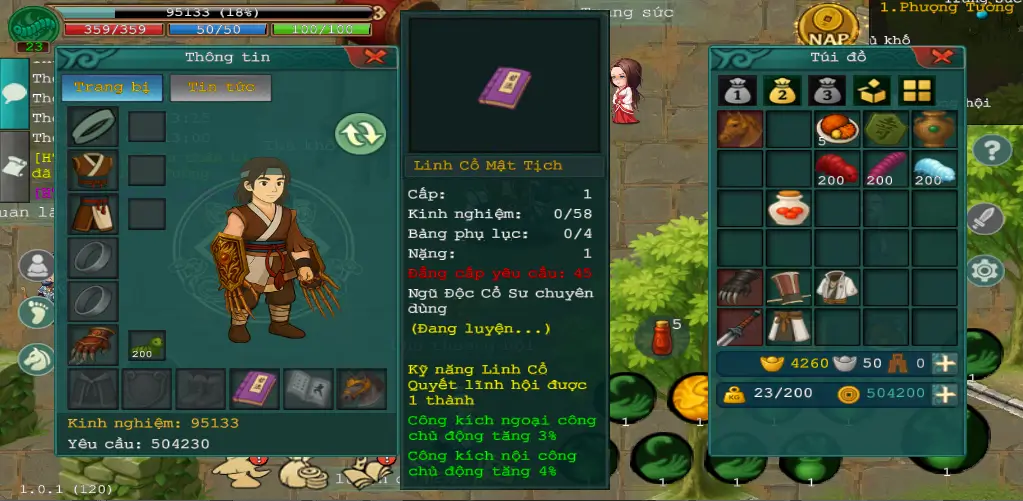Image resolution: width=1023 pixels, height=501 pixels.
Task: Select the purple Linh Cổ Mật Tịch book slot
Action: (255, 388)
